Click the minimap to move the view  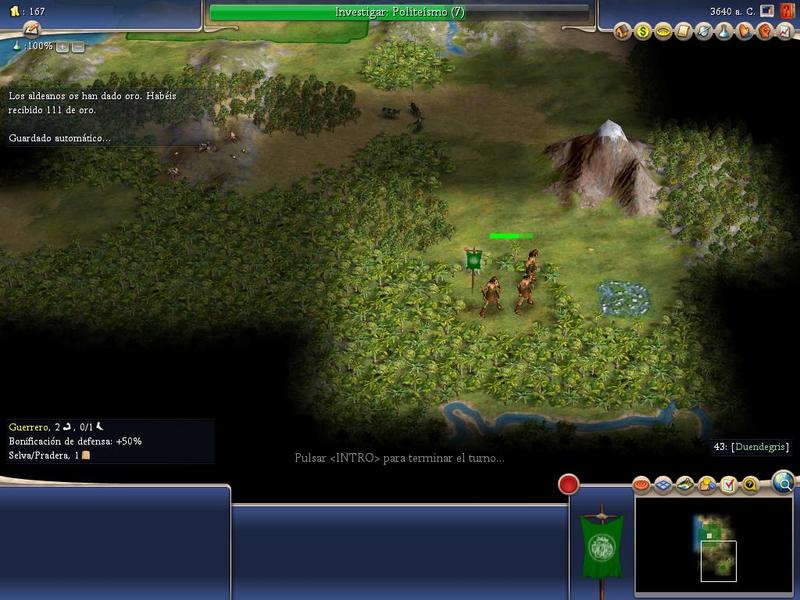tap(712, 540)
